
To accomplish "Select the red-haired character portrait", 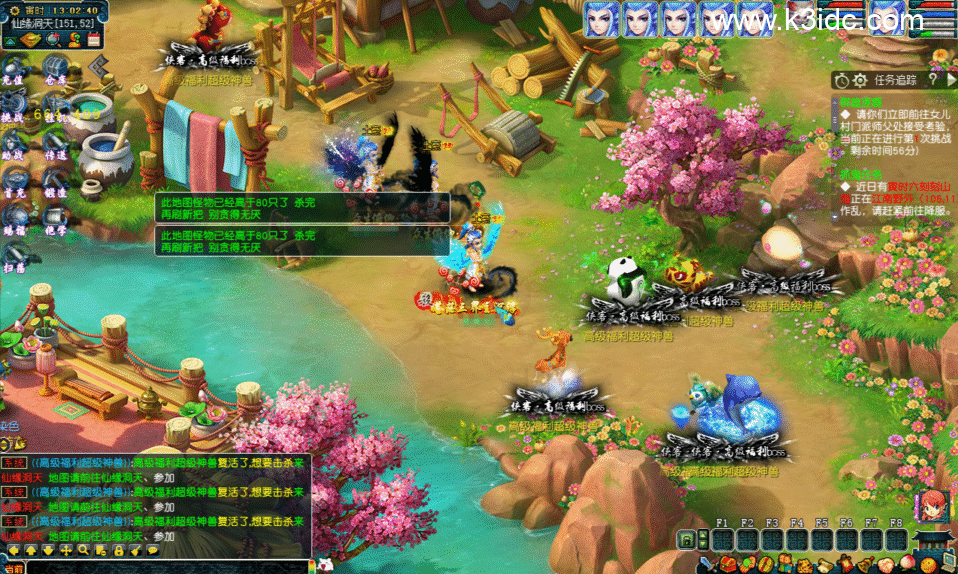I will tap(929, 503).
